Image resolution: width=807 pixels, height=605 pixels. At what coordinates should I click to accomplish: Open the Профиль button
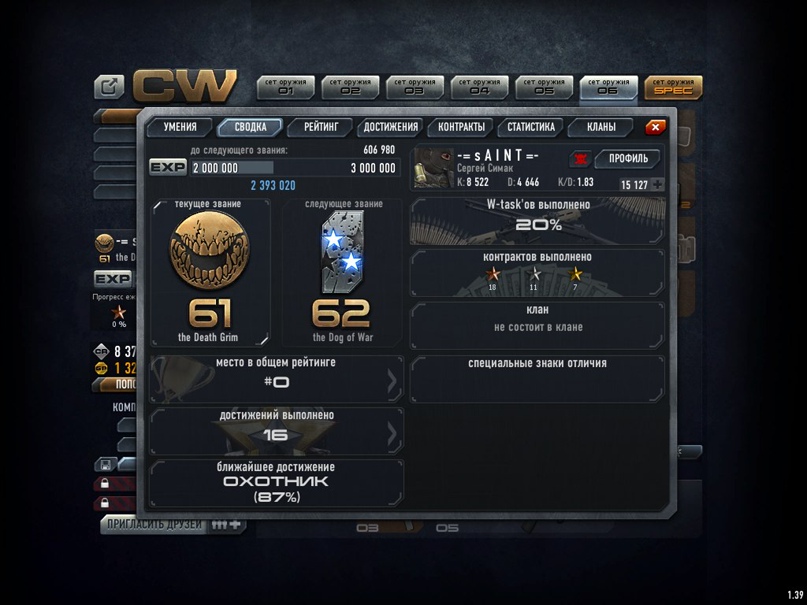pos(628,159)
